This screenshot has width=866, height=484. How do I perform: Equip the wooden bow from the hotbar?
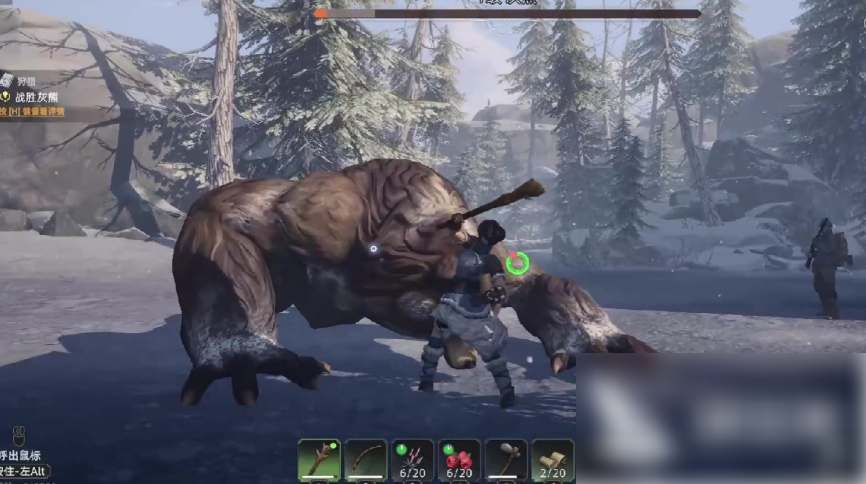(x=365, y=460)
